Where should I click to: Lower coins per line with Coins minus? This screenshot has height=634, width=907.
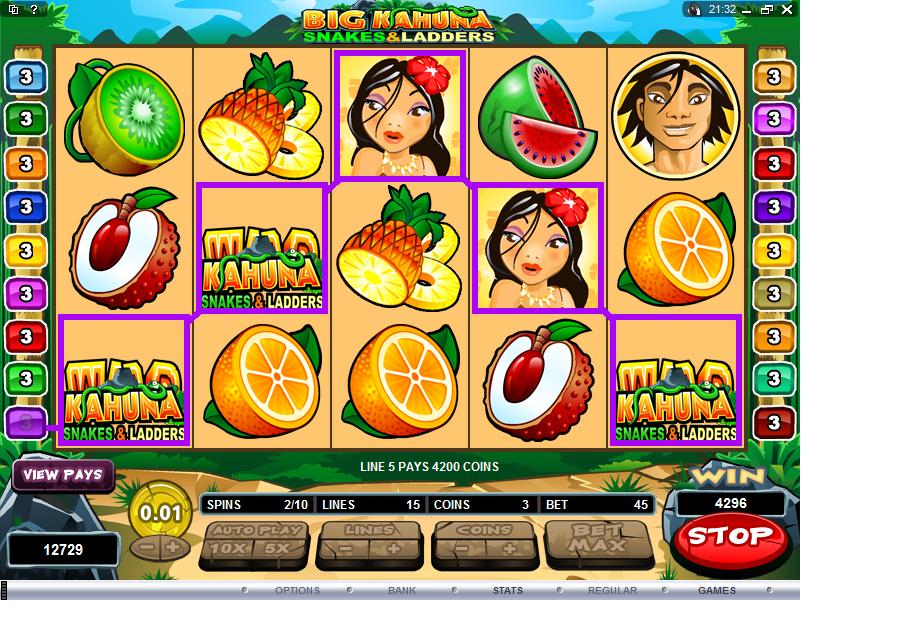coord(460,549)
